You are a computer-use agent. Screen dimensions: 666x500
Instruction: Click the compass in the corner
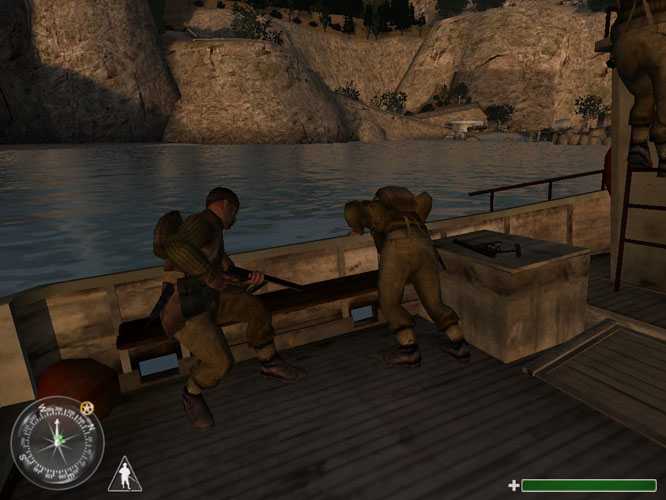[x=57, y=443]
